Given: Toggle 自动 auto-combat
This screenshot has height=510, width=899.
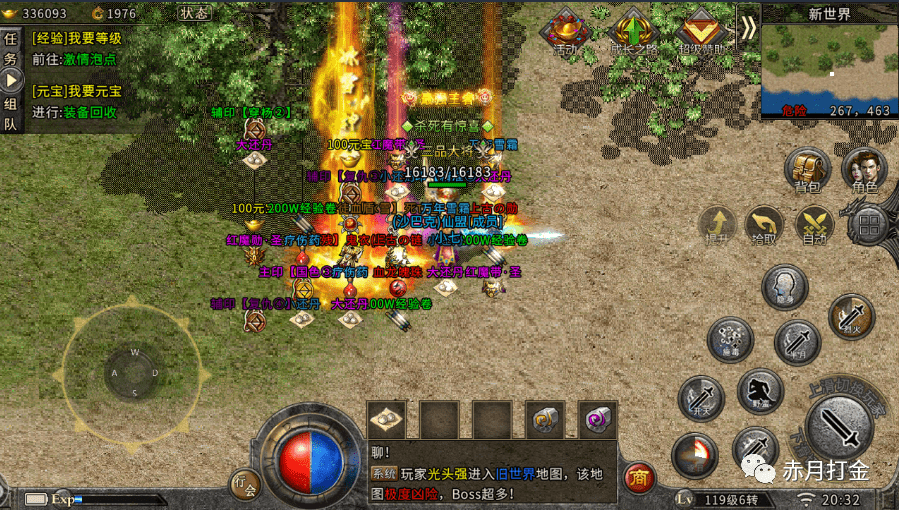Looking at the screenshot, I should coord(814,225).
